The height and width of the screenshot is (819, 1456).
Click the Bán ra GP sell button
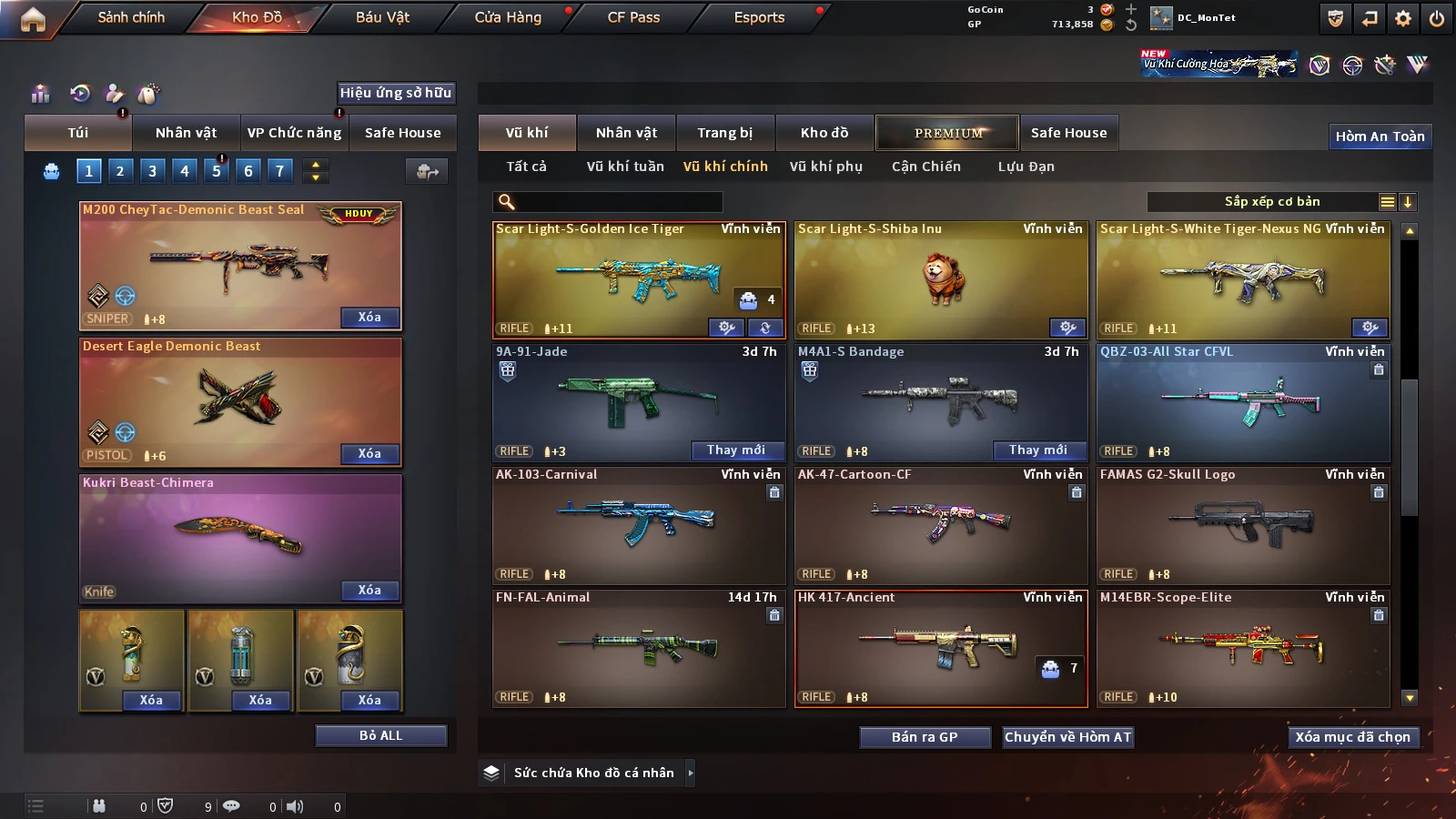pos(925,737)
